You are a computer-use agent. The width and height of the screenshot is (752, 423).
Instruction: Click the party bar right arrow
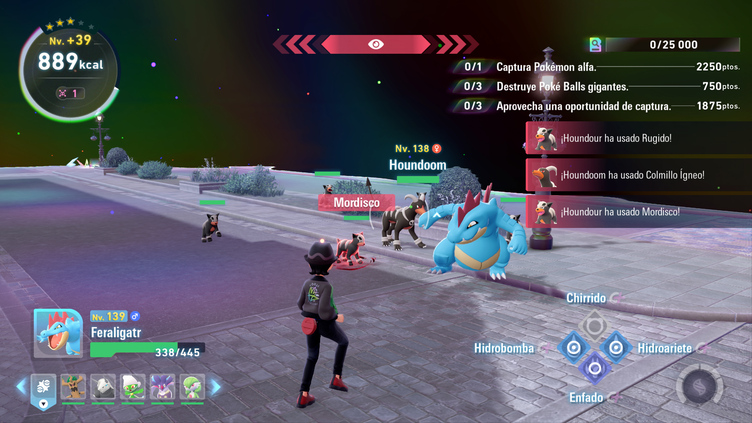tap(215, 387)
